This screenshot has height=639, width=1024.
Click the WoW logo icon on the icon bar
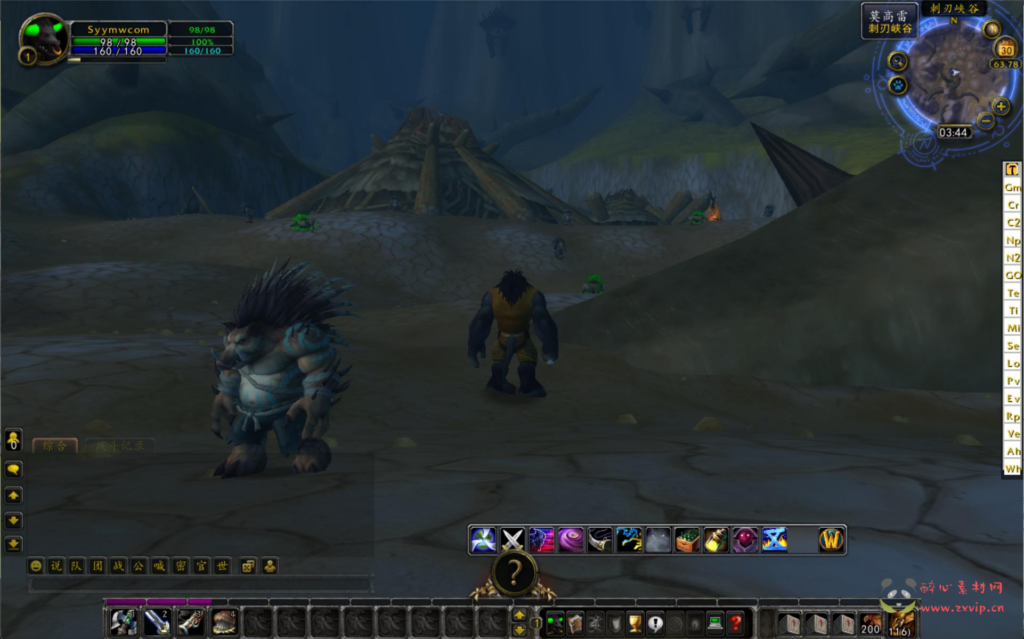[831, 540]
